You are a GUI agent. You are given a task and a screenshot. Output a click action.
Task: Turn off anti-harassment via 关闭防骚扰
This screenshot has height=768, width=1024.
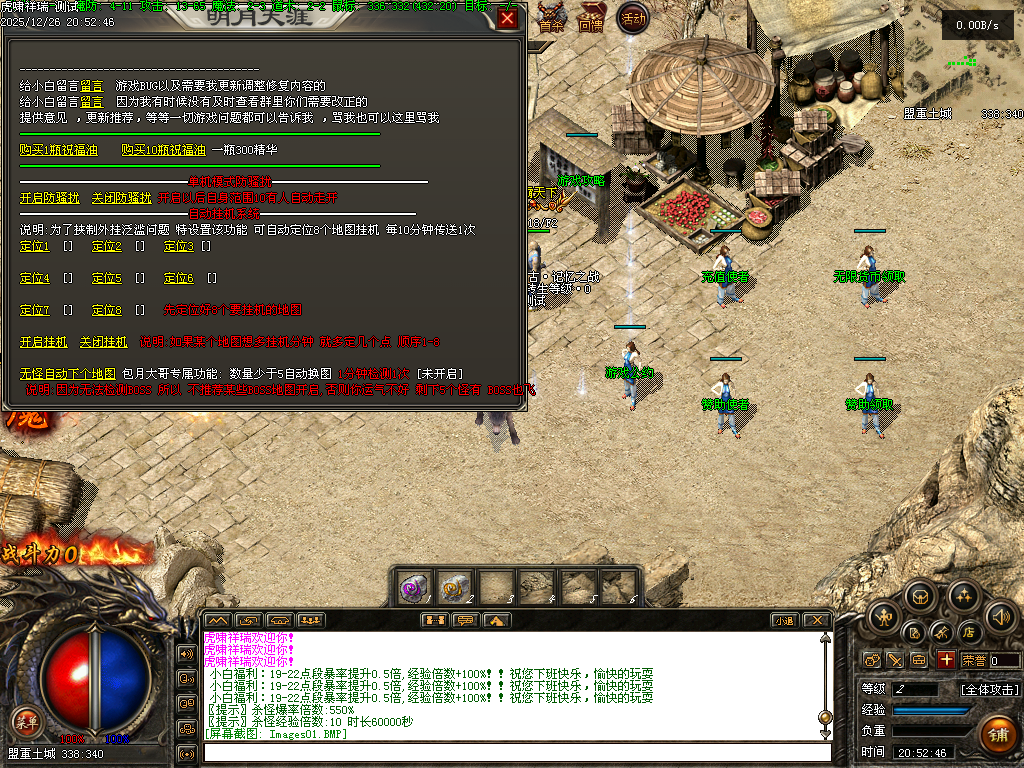pos(121,198)
